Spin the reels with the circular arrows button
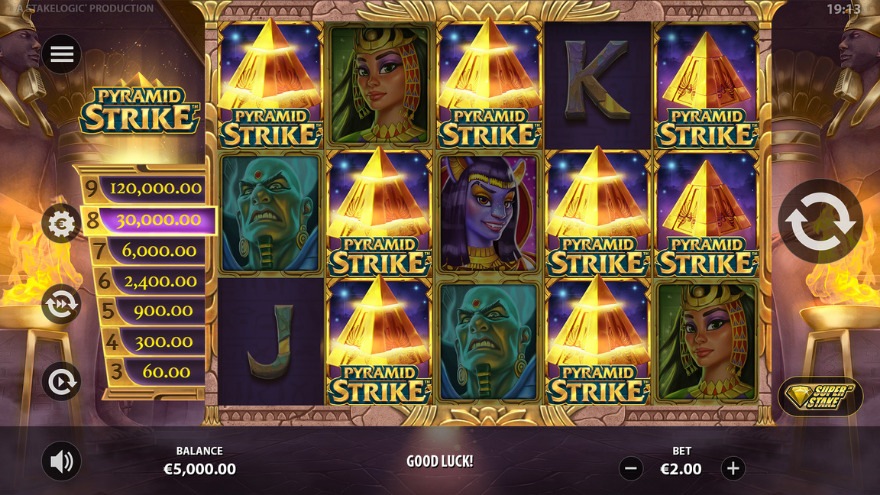 pyautogui.click(x=820, y=222)
